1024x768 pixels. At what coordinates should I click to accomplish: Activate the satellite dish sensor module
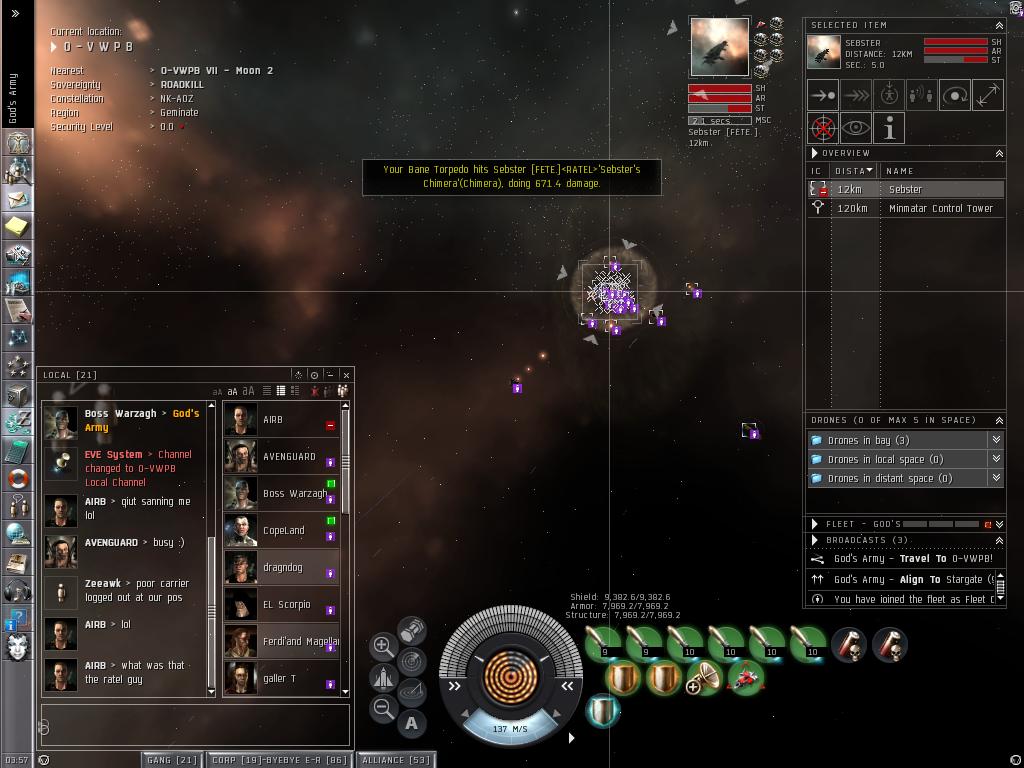(x=704, y=679)
